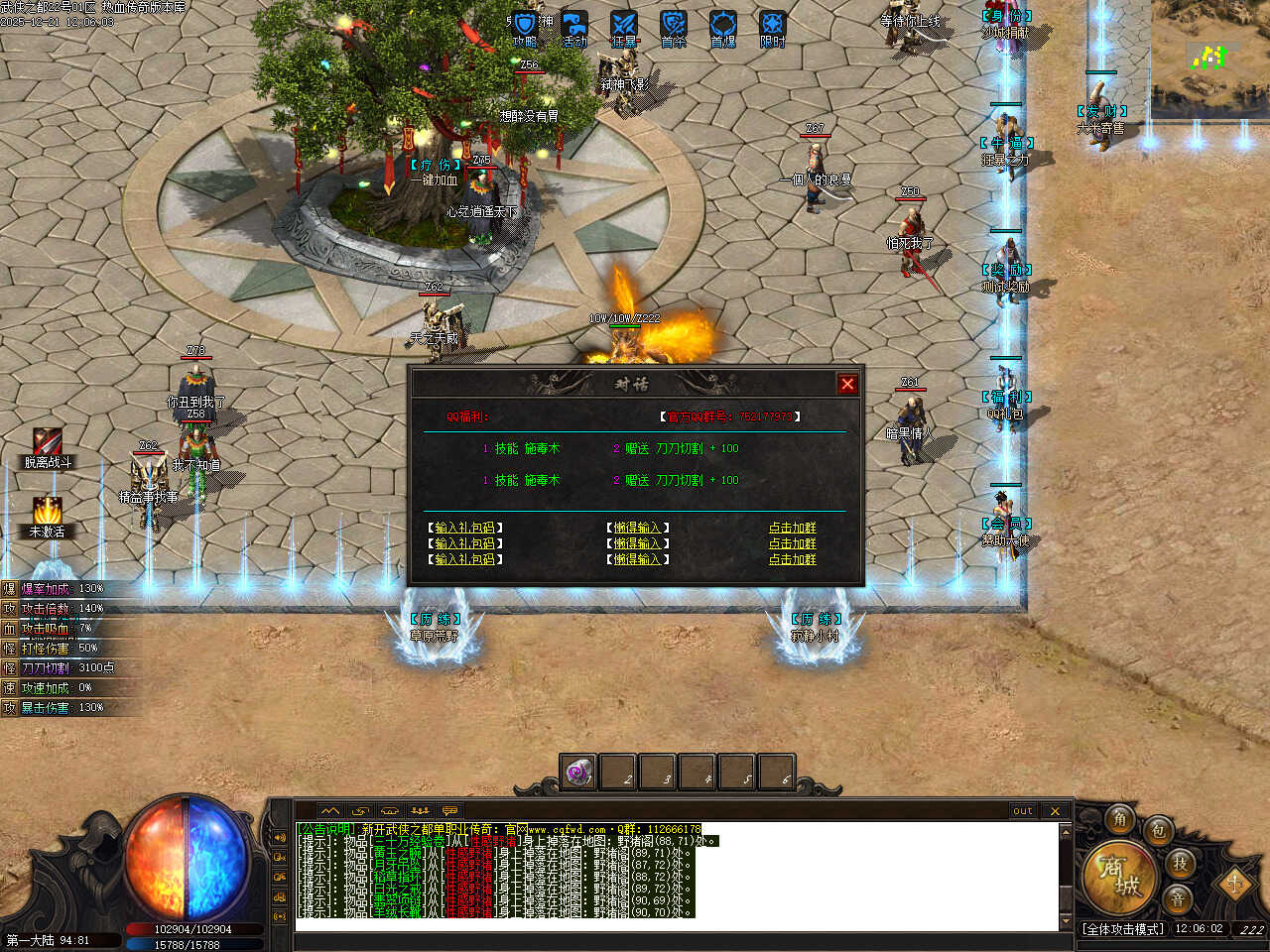Open the 首爆 first-drop icon
Screen dimensions: 1270x952
click(x=723, y=26)
